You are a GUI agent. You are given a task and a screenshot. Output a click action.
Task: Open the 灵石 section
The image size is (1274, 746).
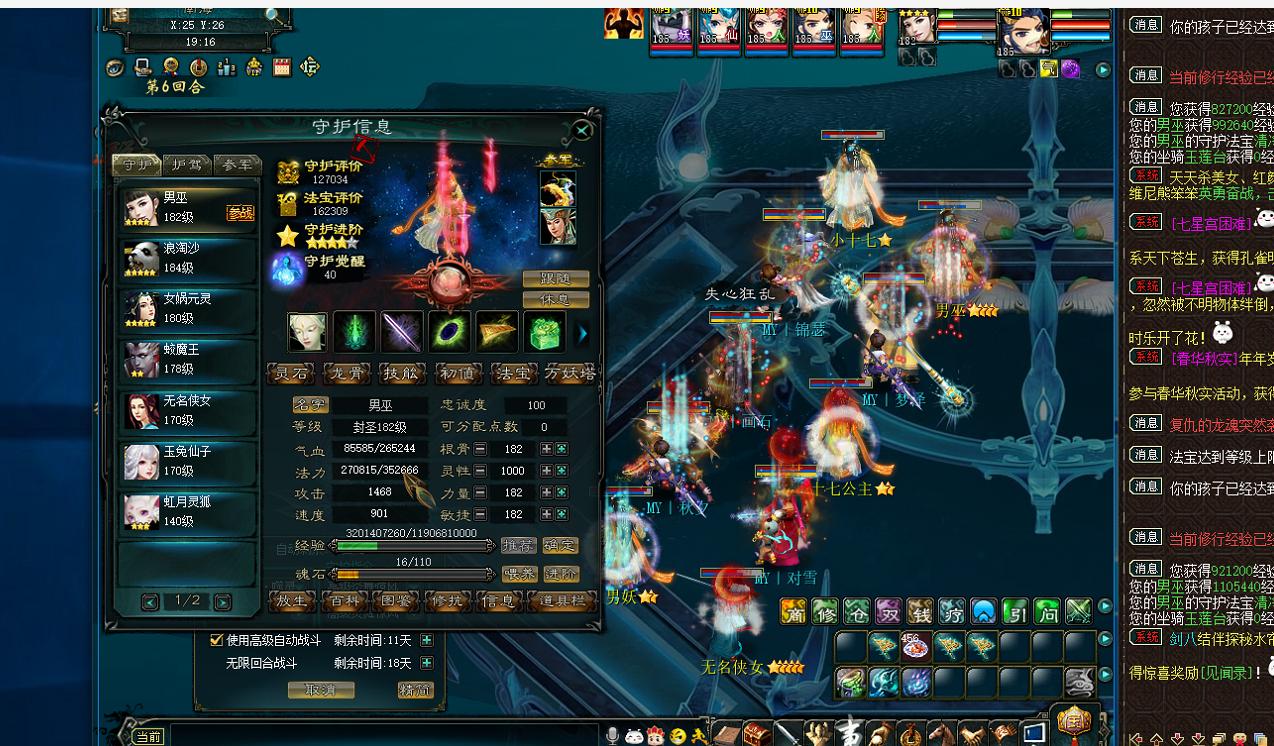click(291, 374)
